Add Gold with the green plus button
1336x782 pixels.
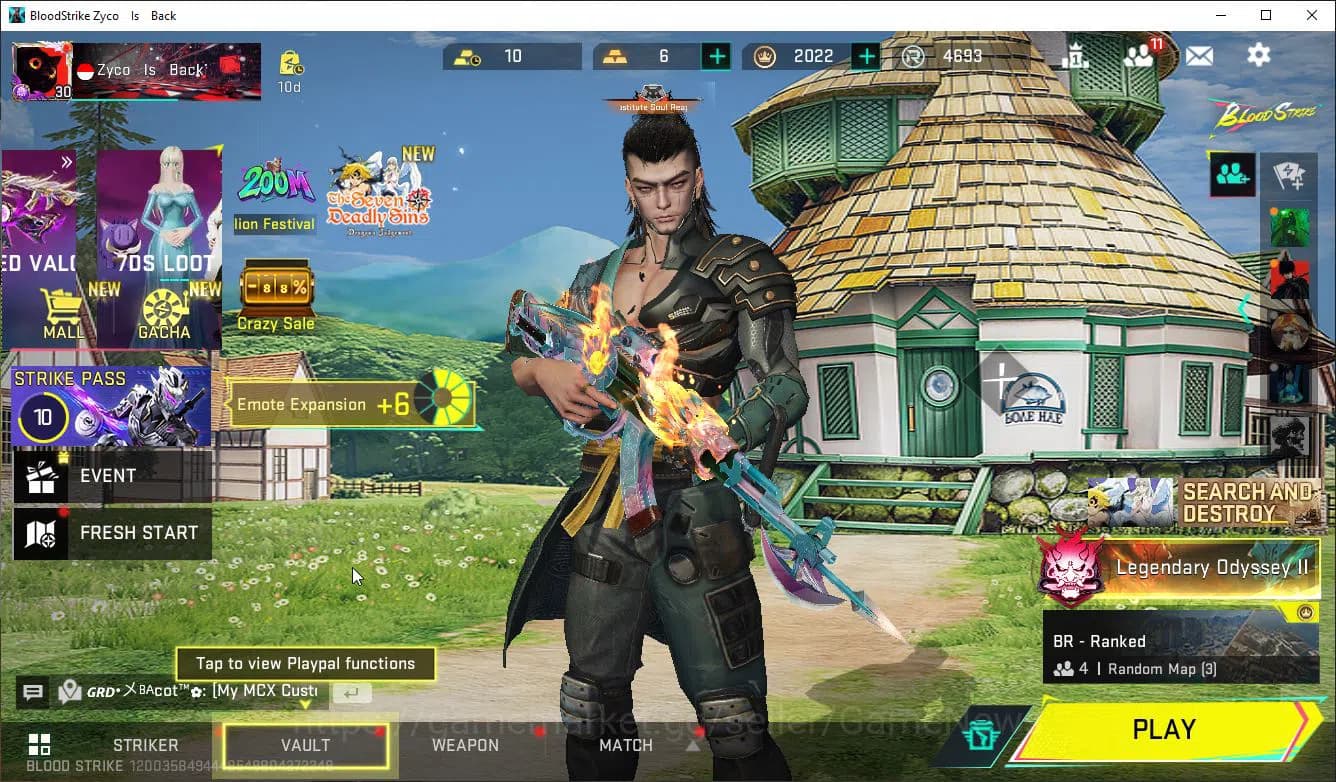tap(718, 56)
